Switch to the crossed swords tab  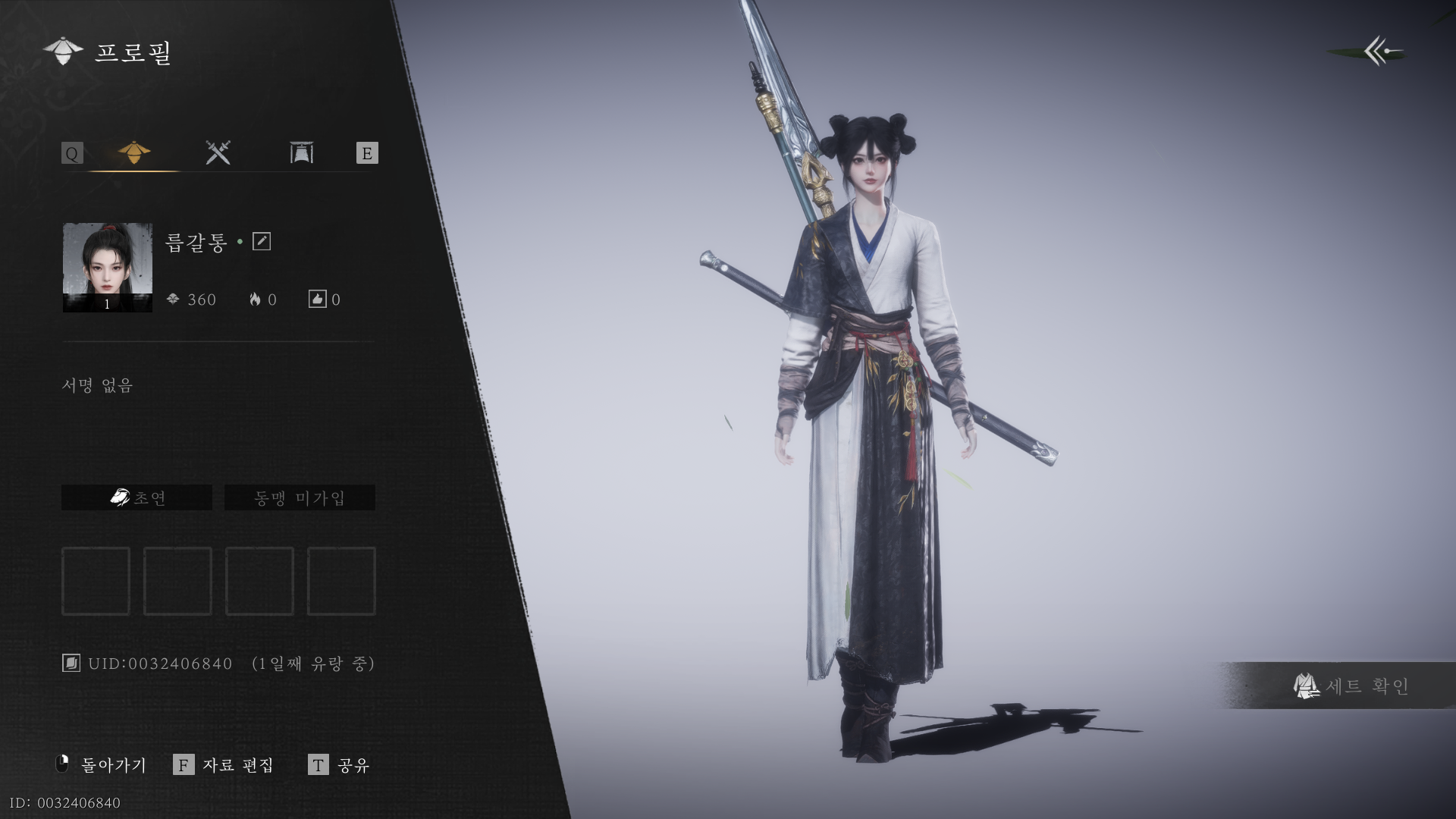(x=218, y=153)
